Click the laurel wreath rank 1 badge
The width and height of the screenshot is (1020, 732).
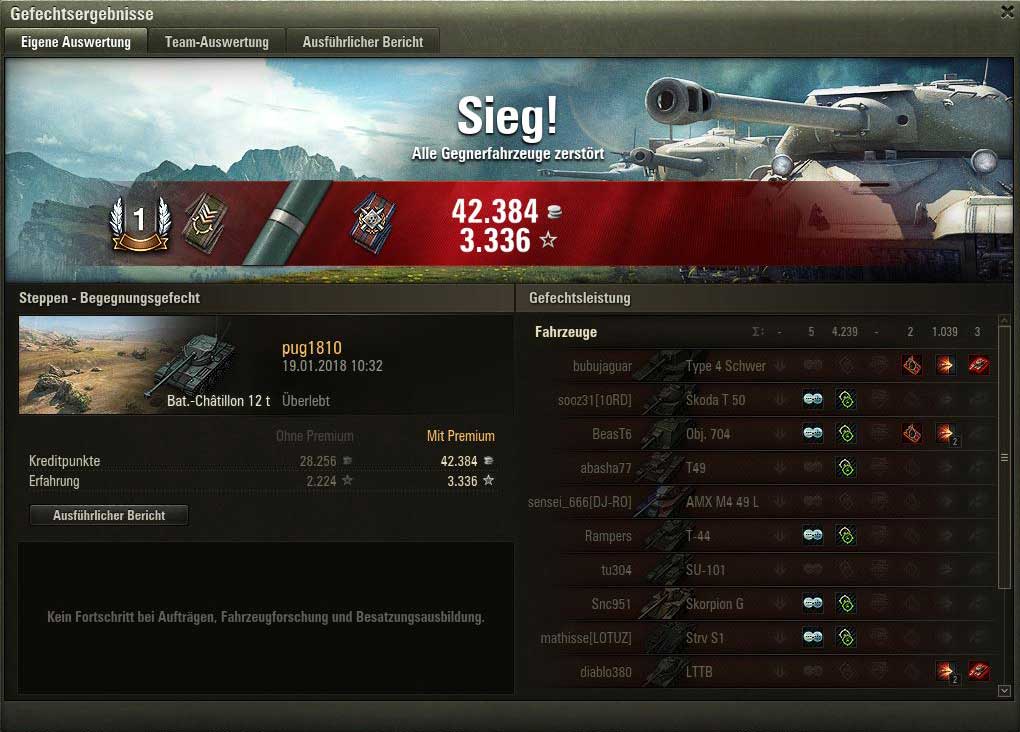pos(140,224)
